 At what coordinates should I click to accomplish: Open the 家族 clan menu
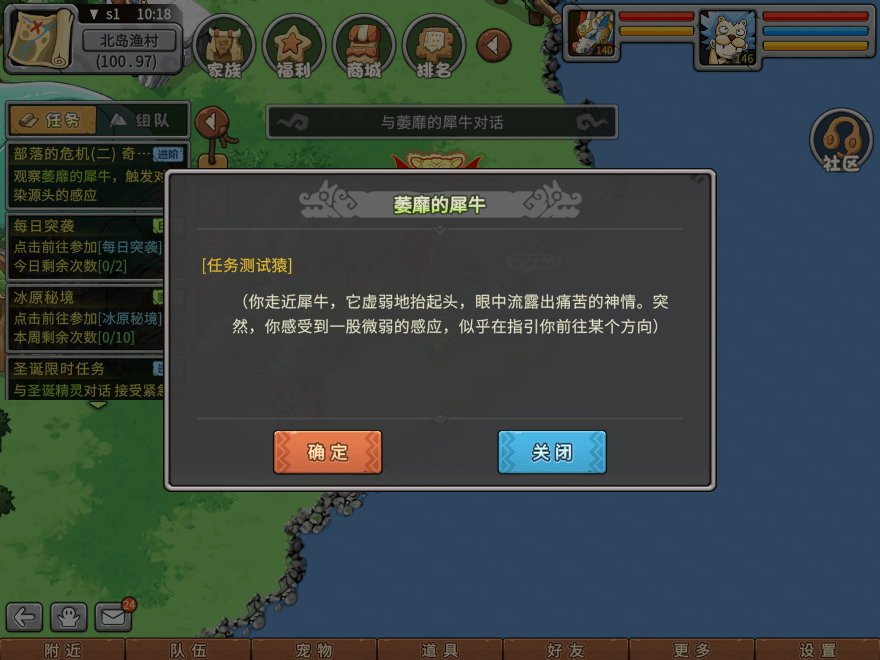click(225, 47)
